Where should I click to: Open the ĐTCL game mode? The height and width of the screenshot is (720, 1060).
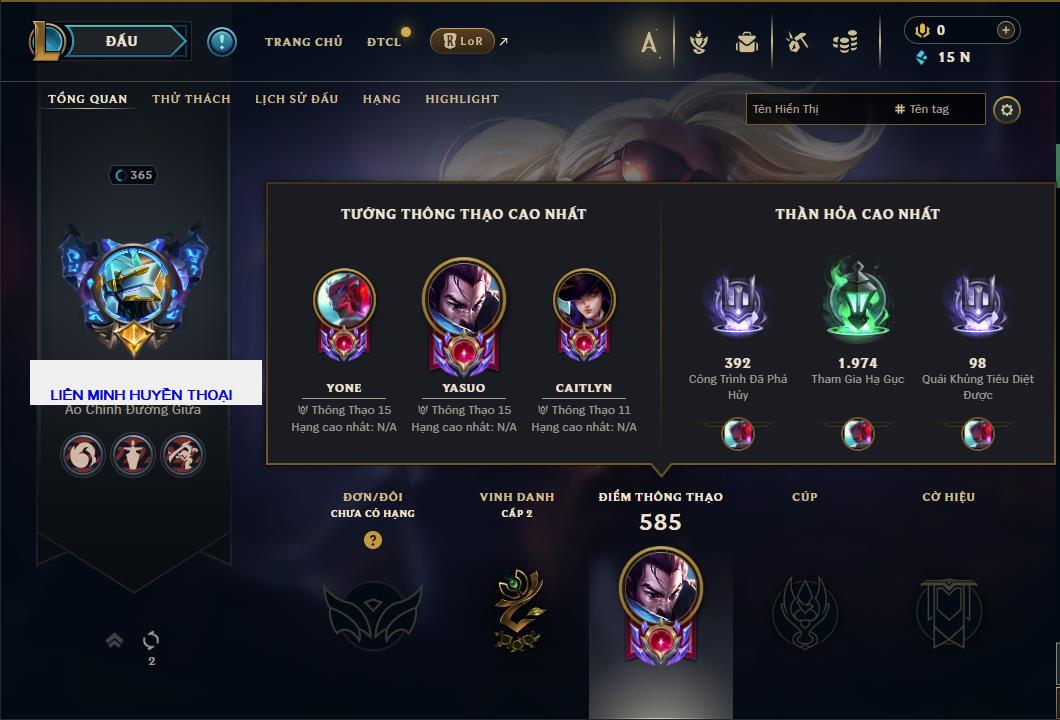pos(384,42)
